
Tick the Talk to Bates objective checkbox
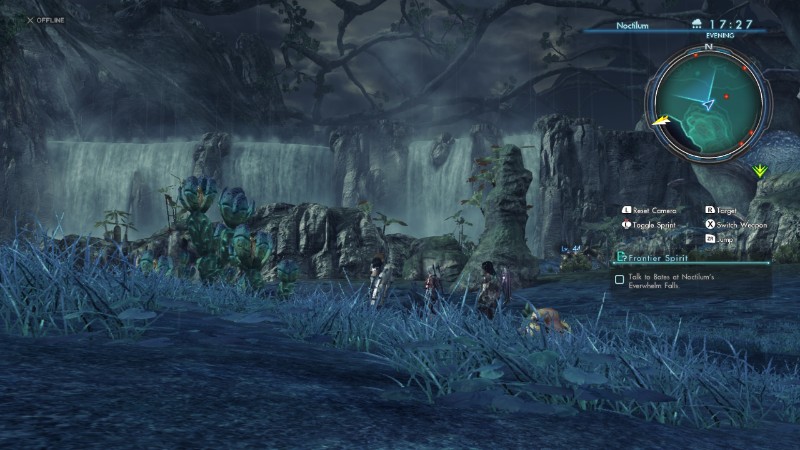620,279
